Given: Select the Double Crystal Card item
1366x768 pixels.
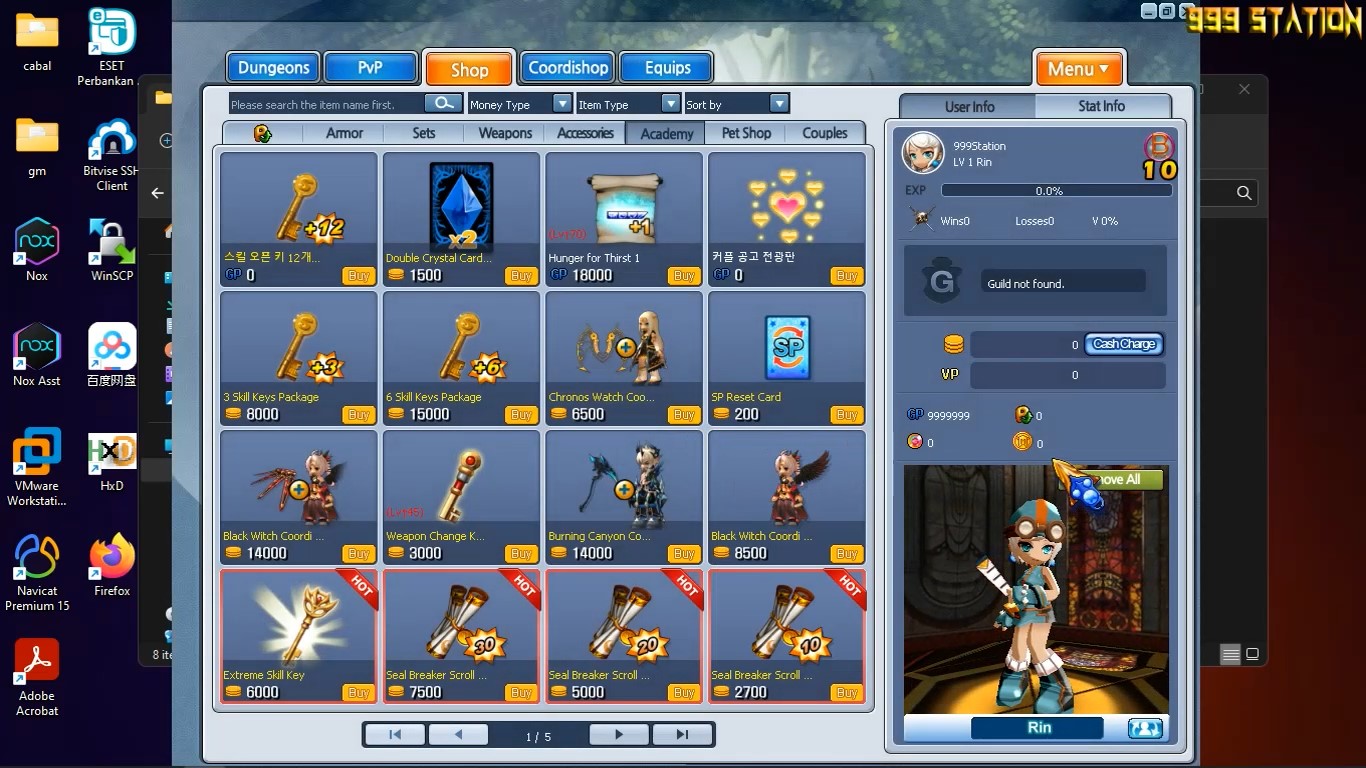Looking at the screenshot, I should (461, 208).
